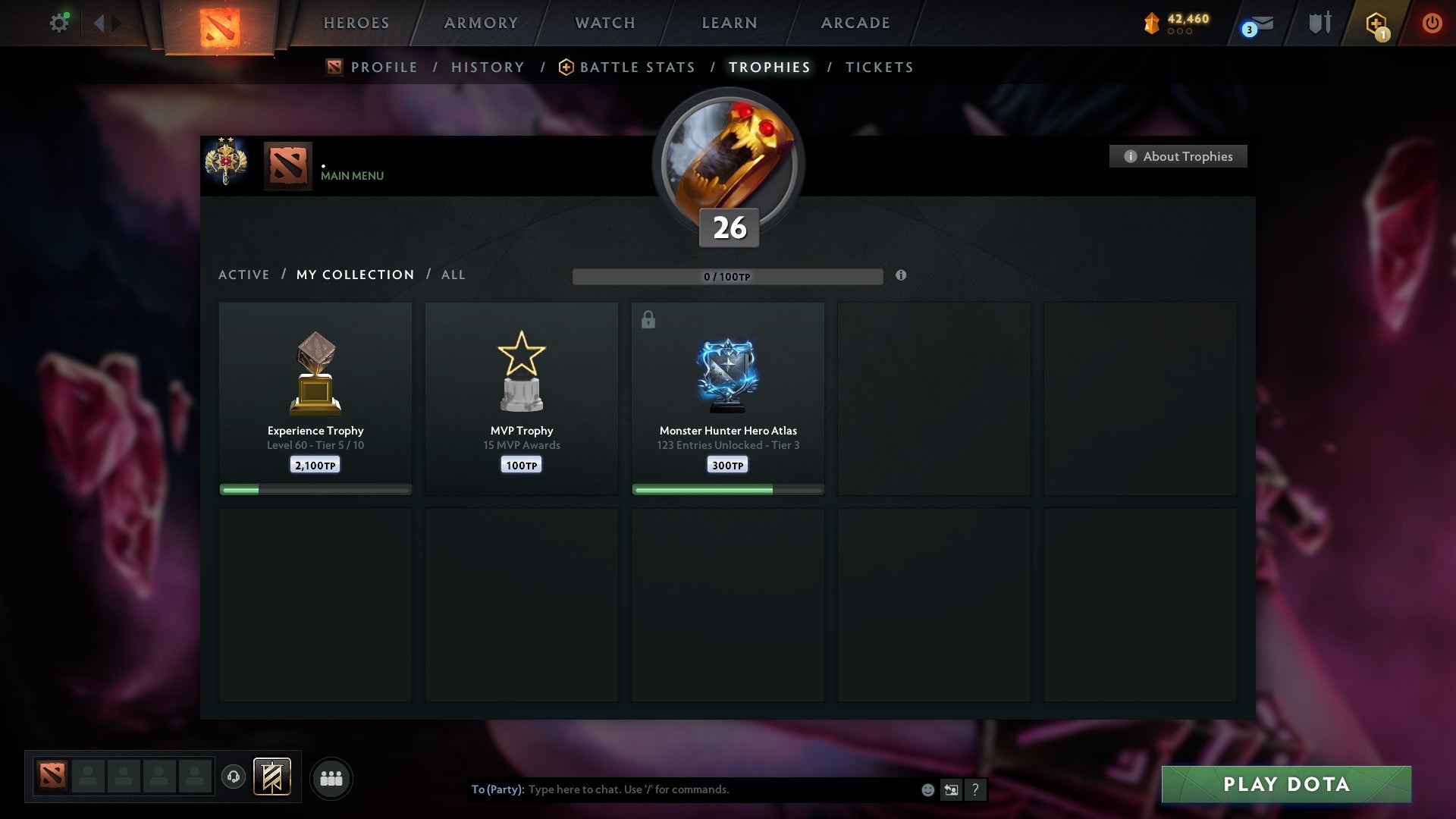The image size is (1456, 819).
Task: Open About Trophies
Action: point(1178,156)
